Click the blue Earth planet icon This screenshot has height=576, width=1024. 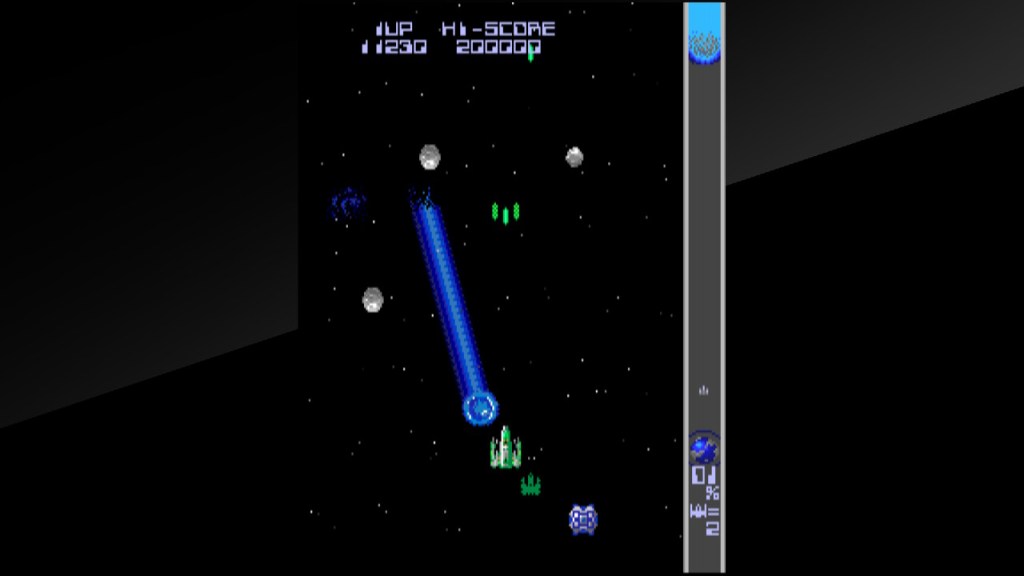pos(703,446)
